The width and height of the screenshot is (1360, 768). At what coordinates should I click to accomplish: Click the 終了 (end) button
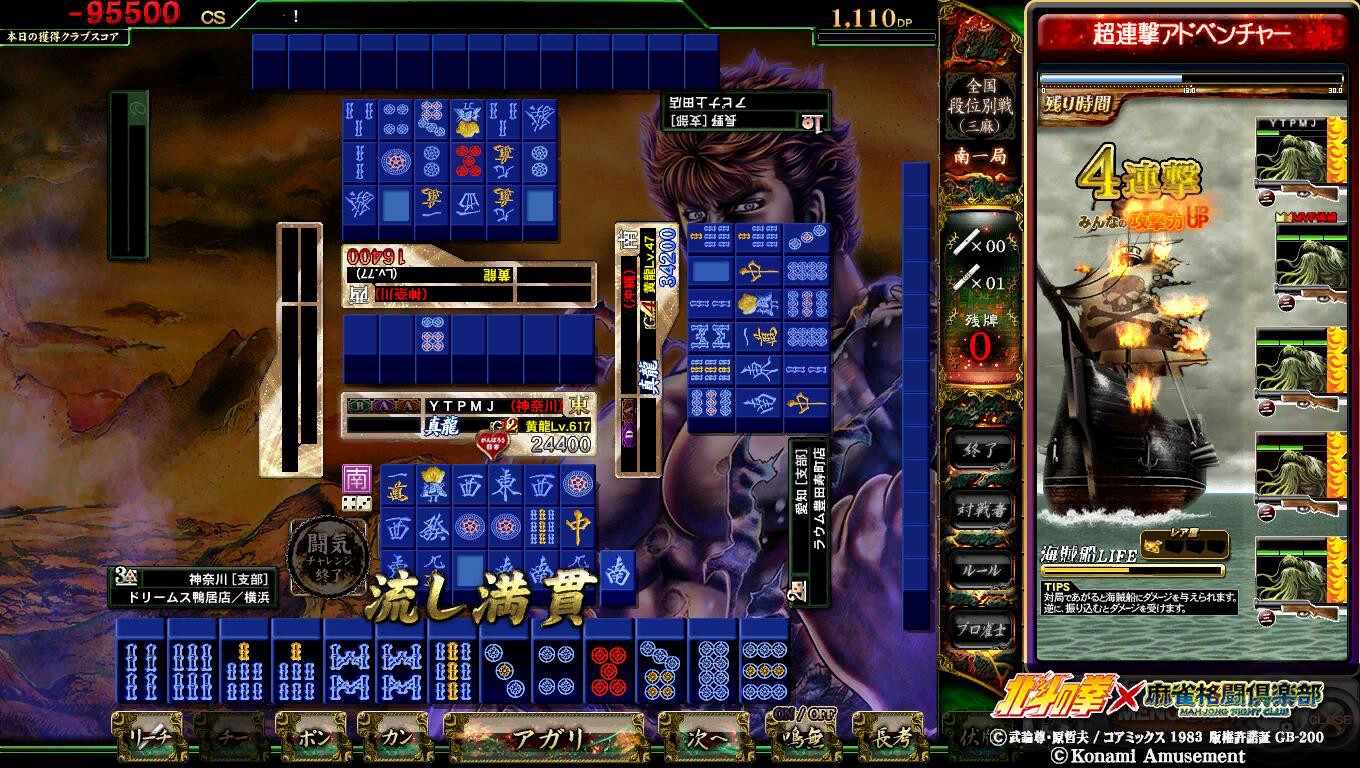(x=981, y=450)
